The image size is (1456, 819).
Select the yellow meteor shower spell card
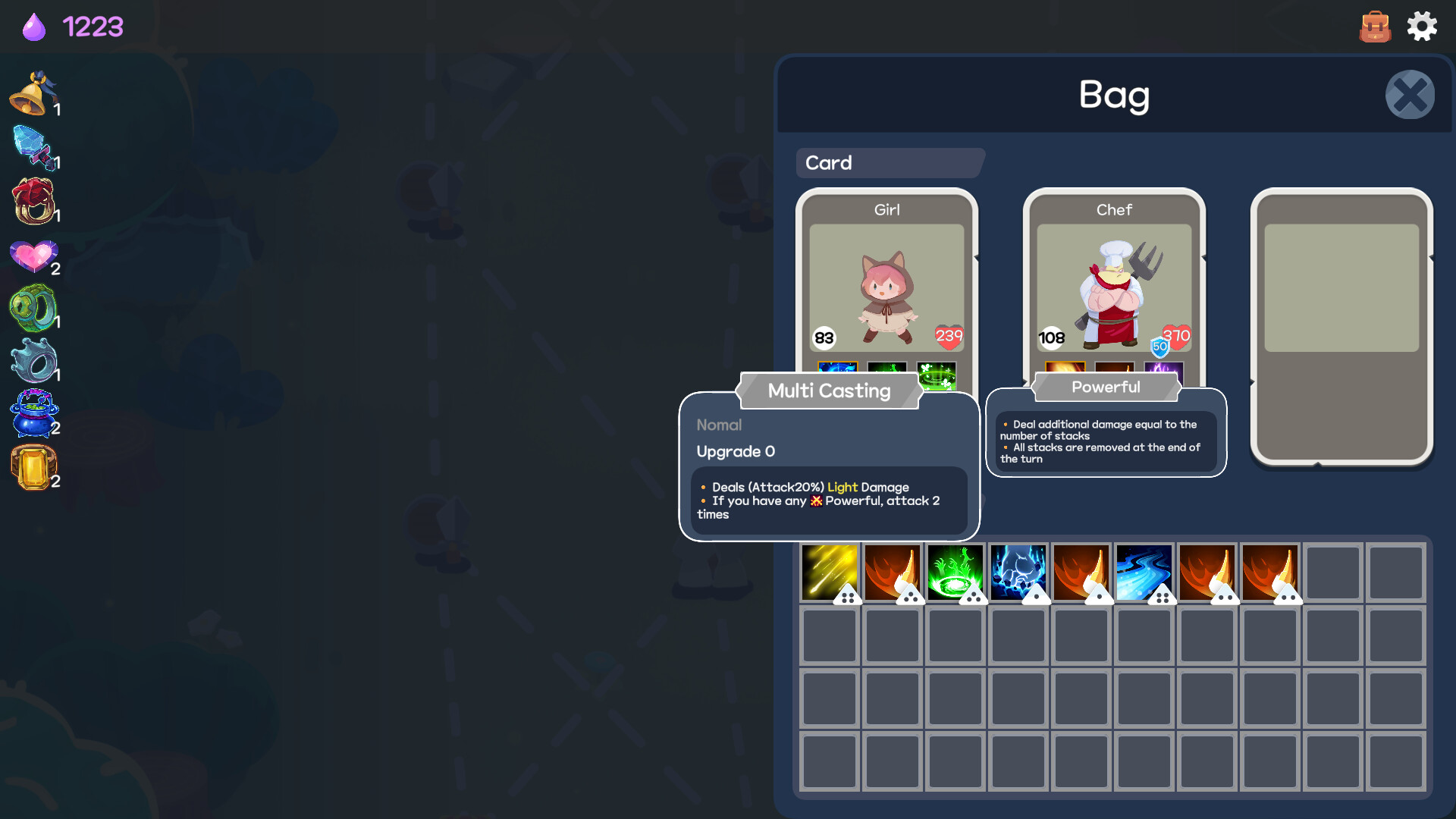(x=829, y=571)
